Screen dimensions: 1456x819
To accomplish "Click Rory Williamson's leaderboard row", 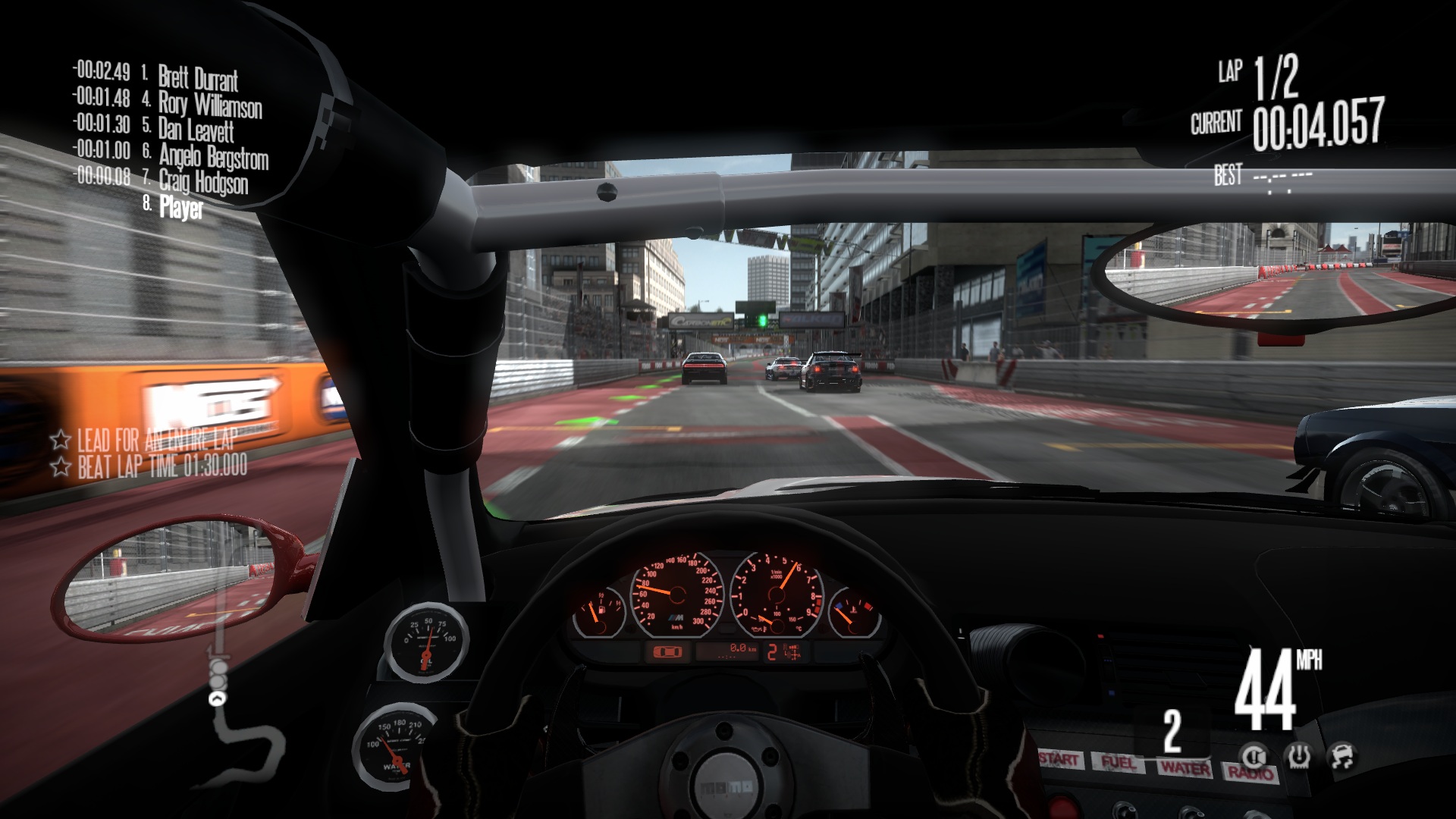I will (x=210, y=104).
